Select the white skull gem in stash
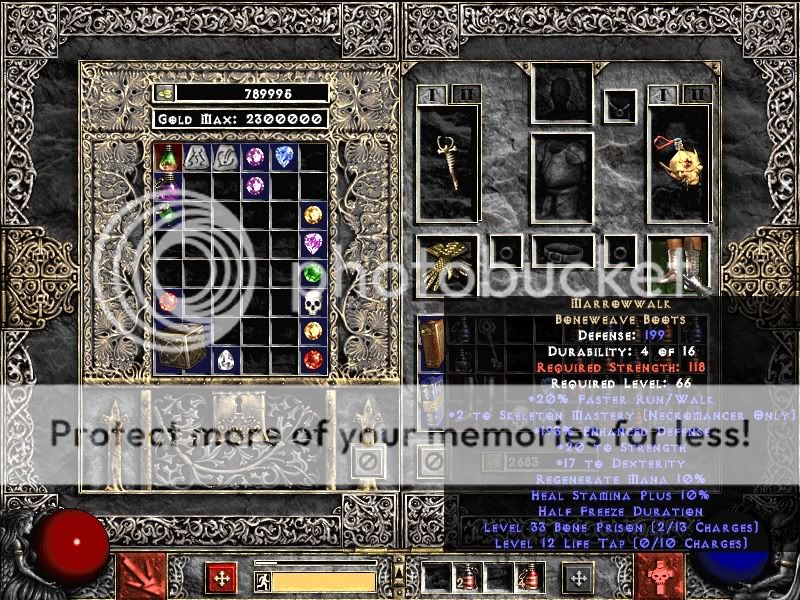The height and width of the screenshot is (600, 800). coord(314,302)
